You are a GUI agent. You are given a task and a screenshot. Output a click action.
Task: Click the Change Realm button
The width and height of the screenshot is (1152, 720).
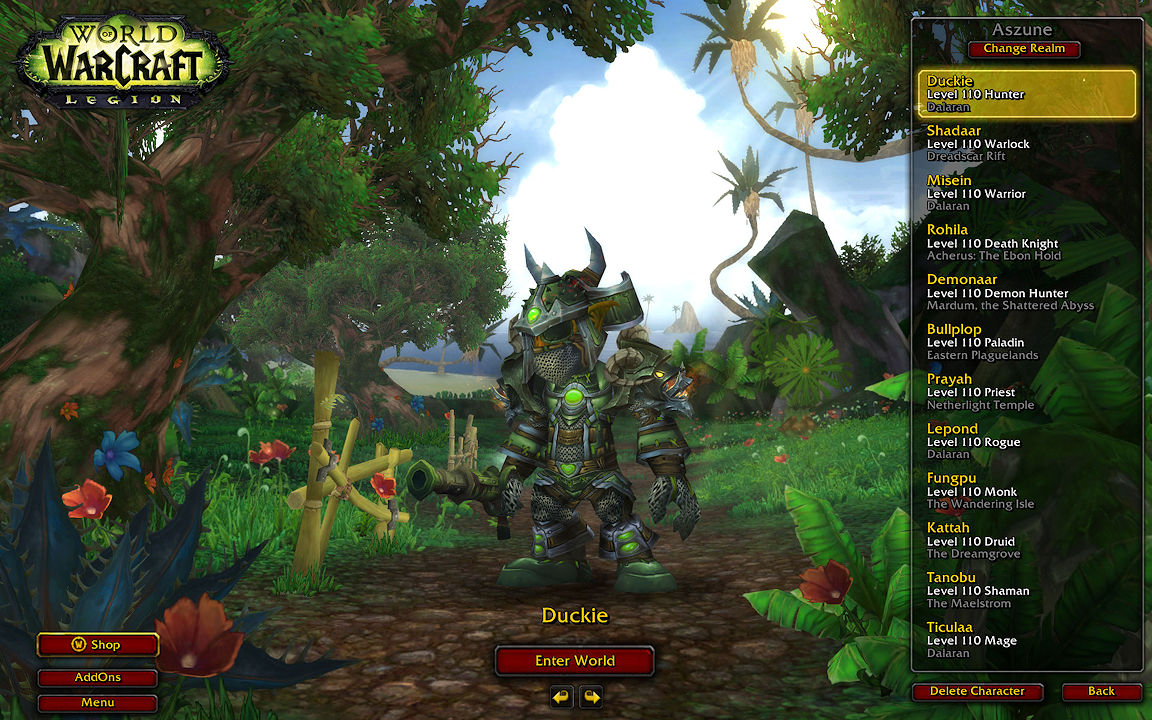[x=1023, y=49]
